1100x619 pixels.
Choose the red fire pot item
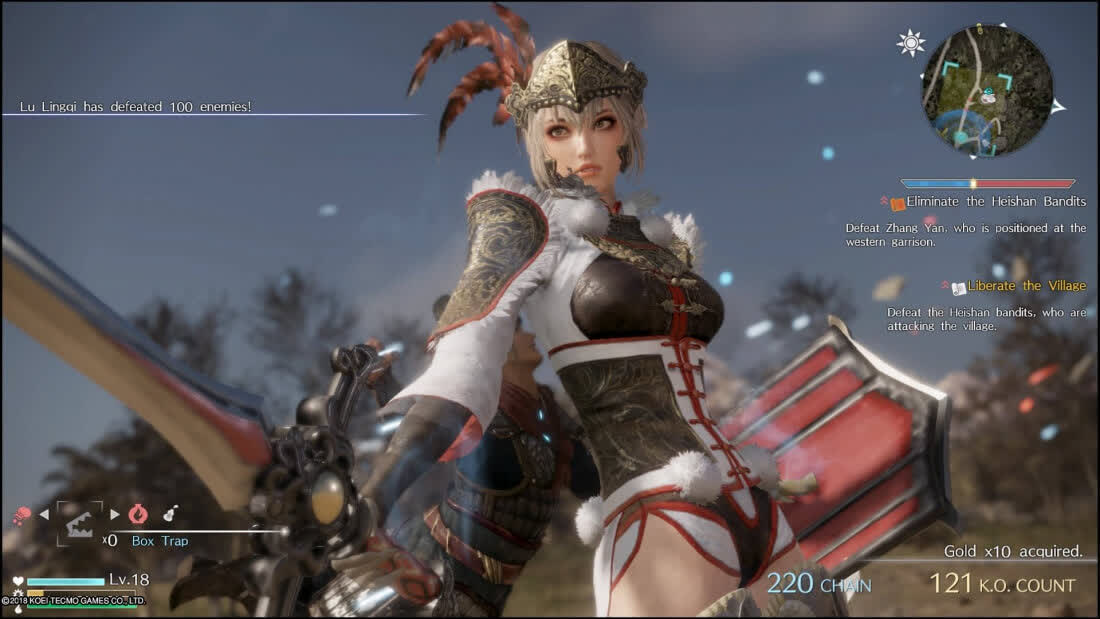tap(138, 514)
